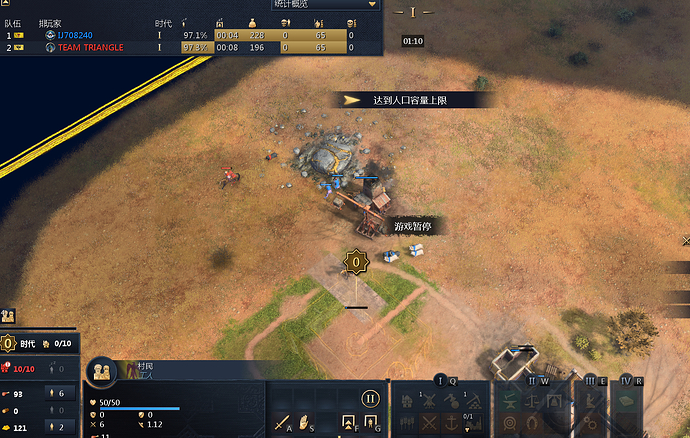690x438 pixels.
Task: Choose the house building icon
Action: pyautogui.click(x=408, y=401)
